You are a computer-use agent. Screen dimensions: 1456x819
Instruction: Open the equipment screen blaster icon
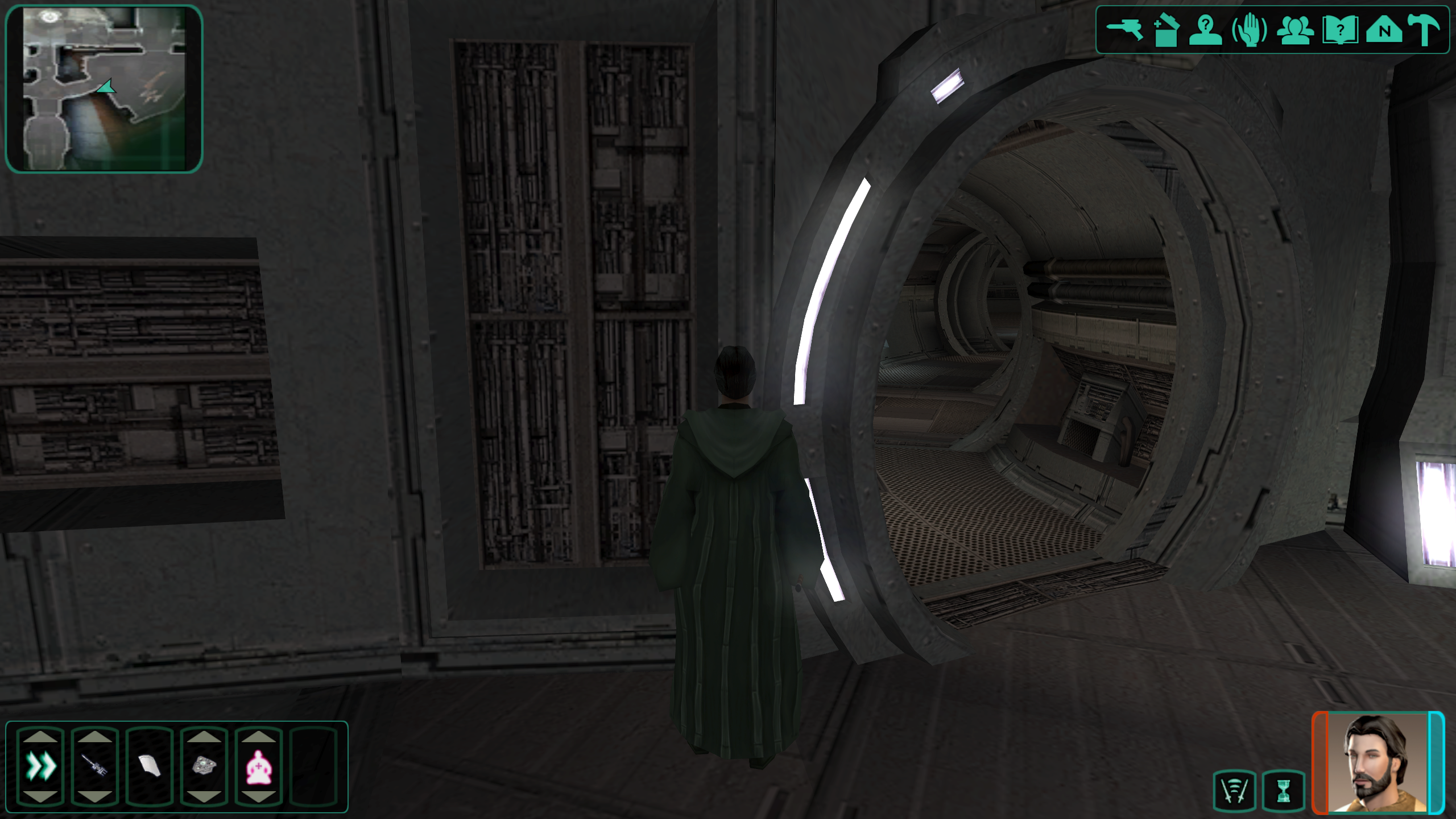1124,30
